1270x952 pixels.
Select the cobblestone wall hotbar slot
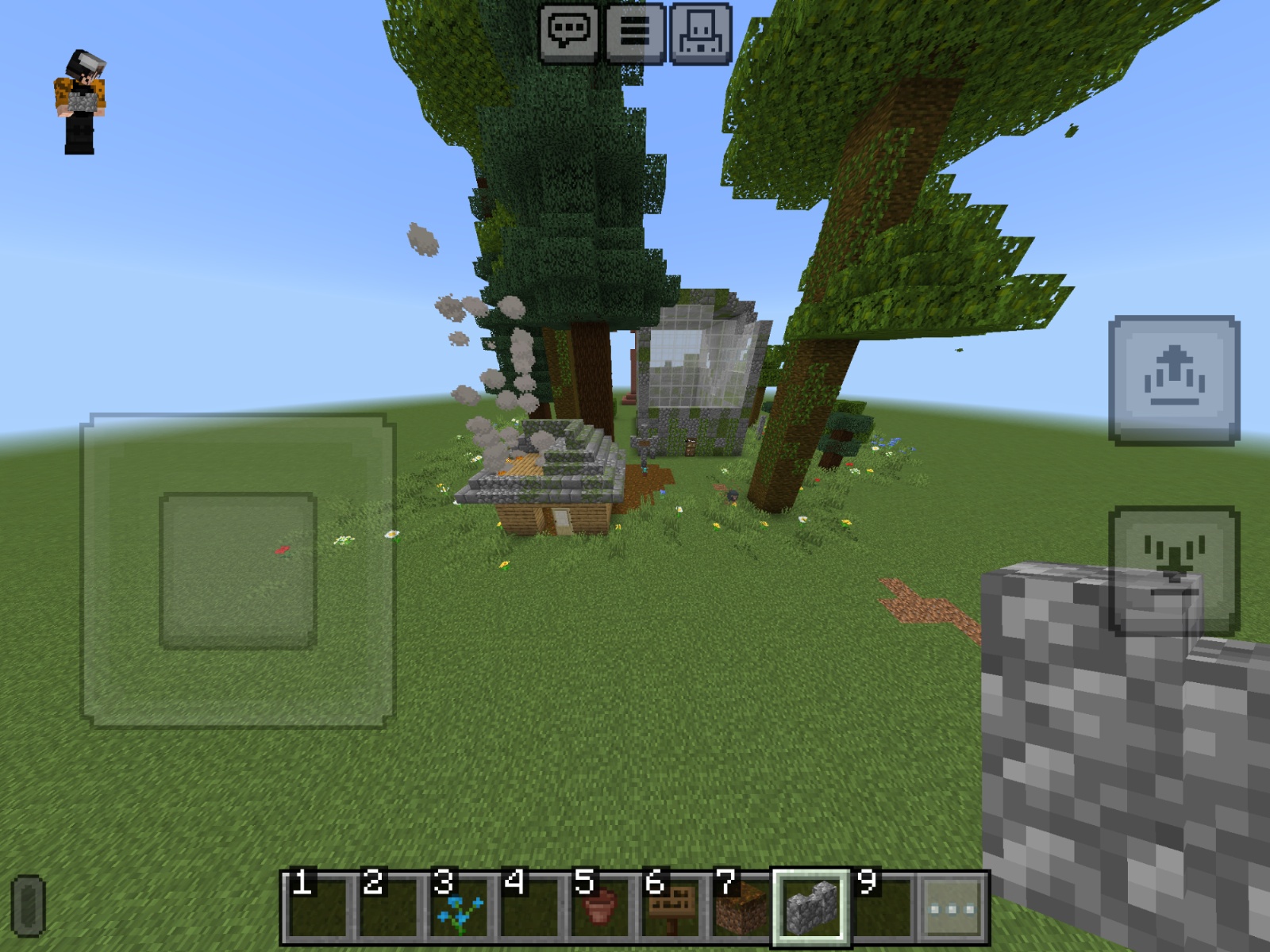(x=811, y=908)
